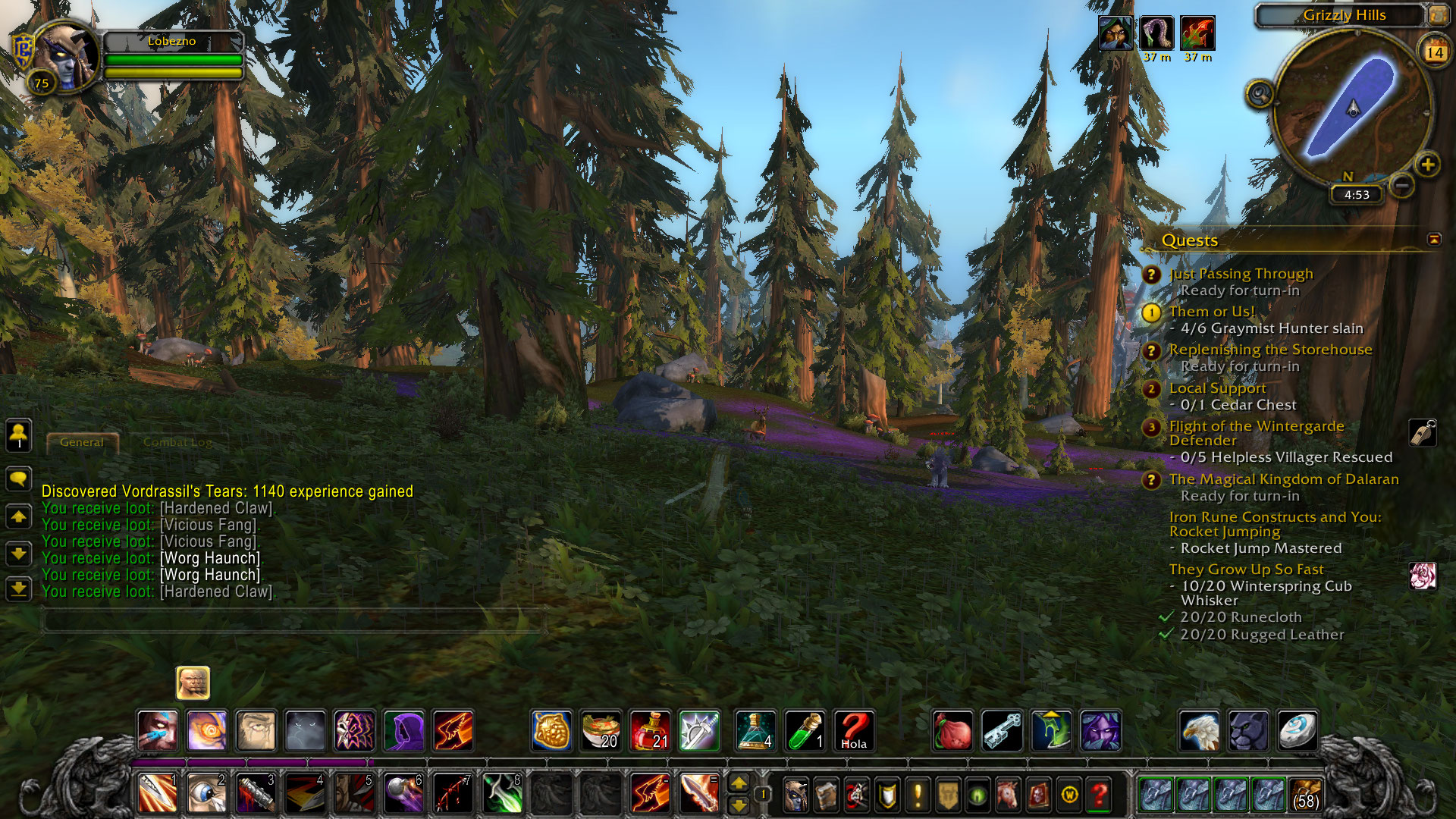
Task: Click the Lobezno player portrait
Action: [67, 57]
